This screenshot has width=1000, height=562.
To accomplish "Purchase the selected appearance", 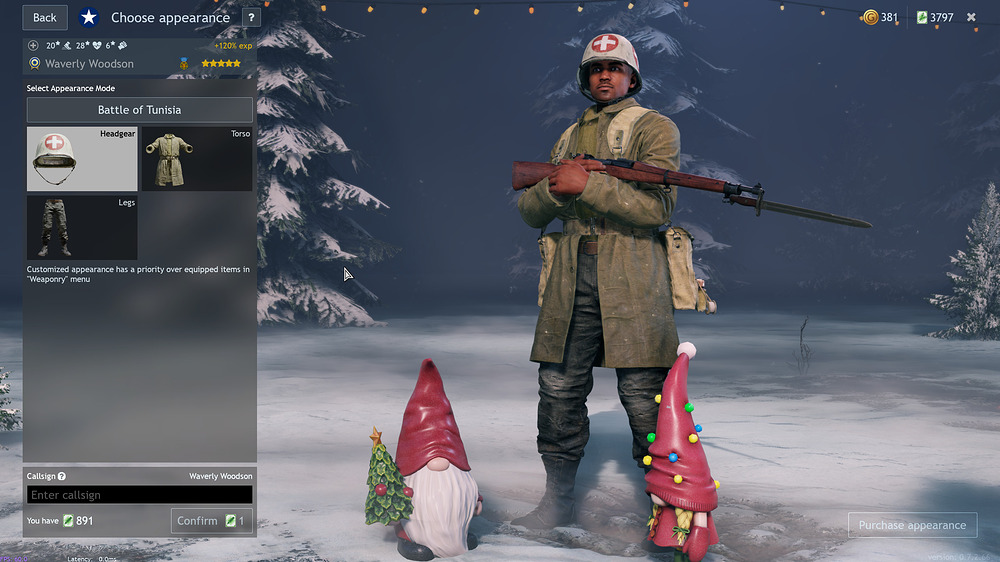I will (x=912, y=525).
